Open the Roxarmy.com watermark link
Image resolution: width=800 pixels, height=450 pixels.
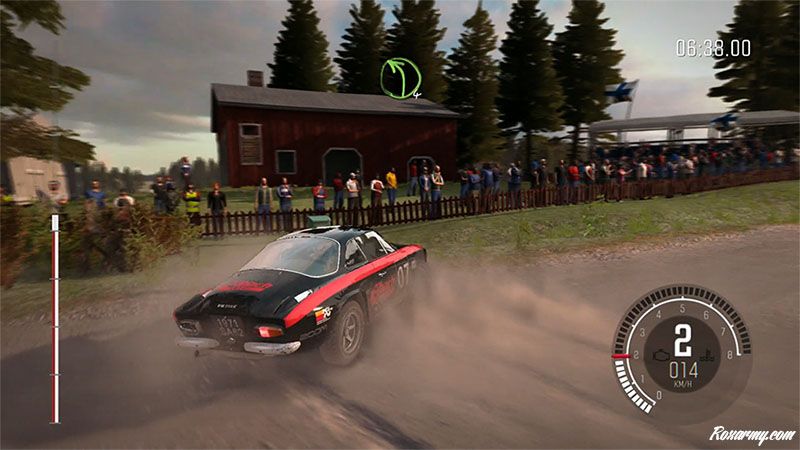point(751,435)
